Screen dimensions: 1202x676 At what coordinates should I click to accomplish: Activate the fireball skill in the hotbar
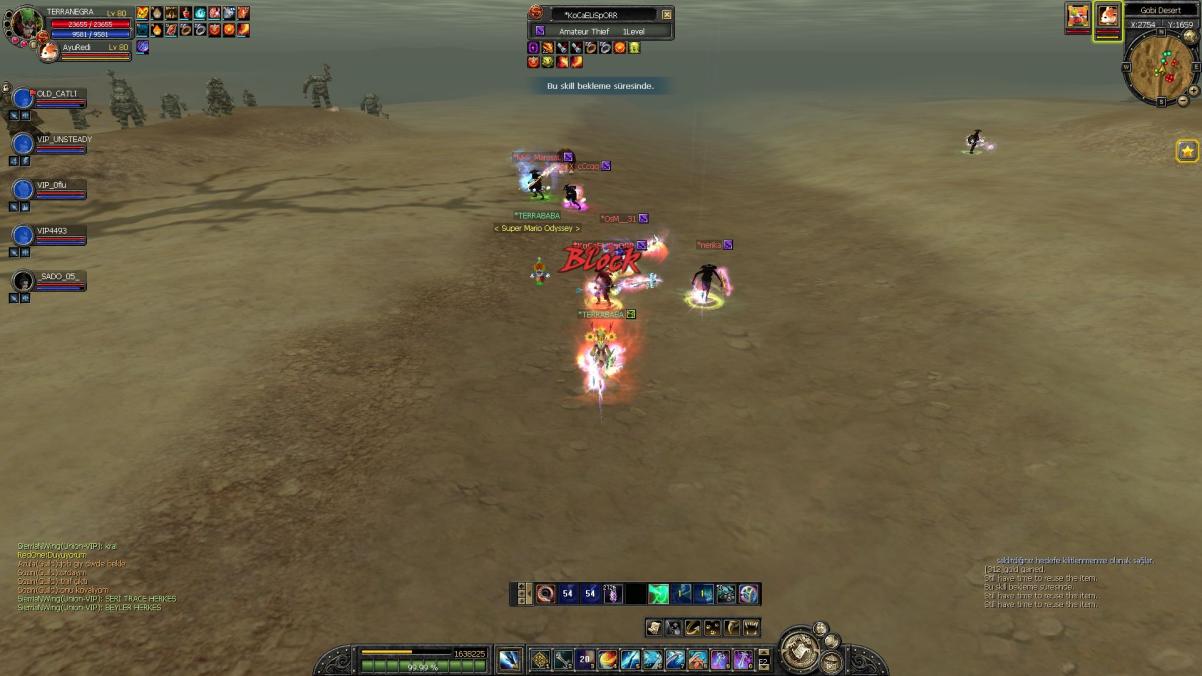pyautogui.click(x=608, y=659)
